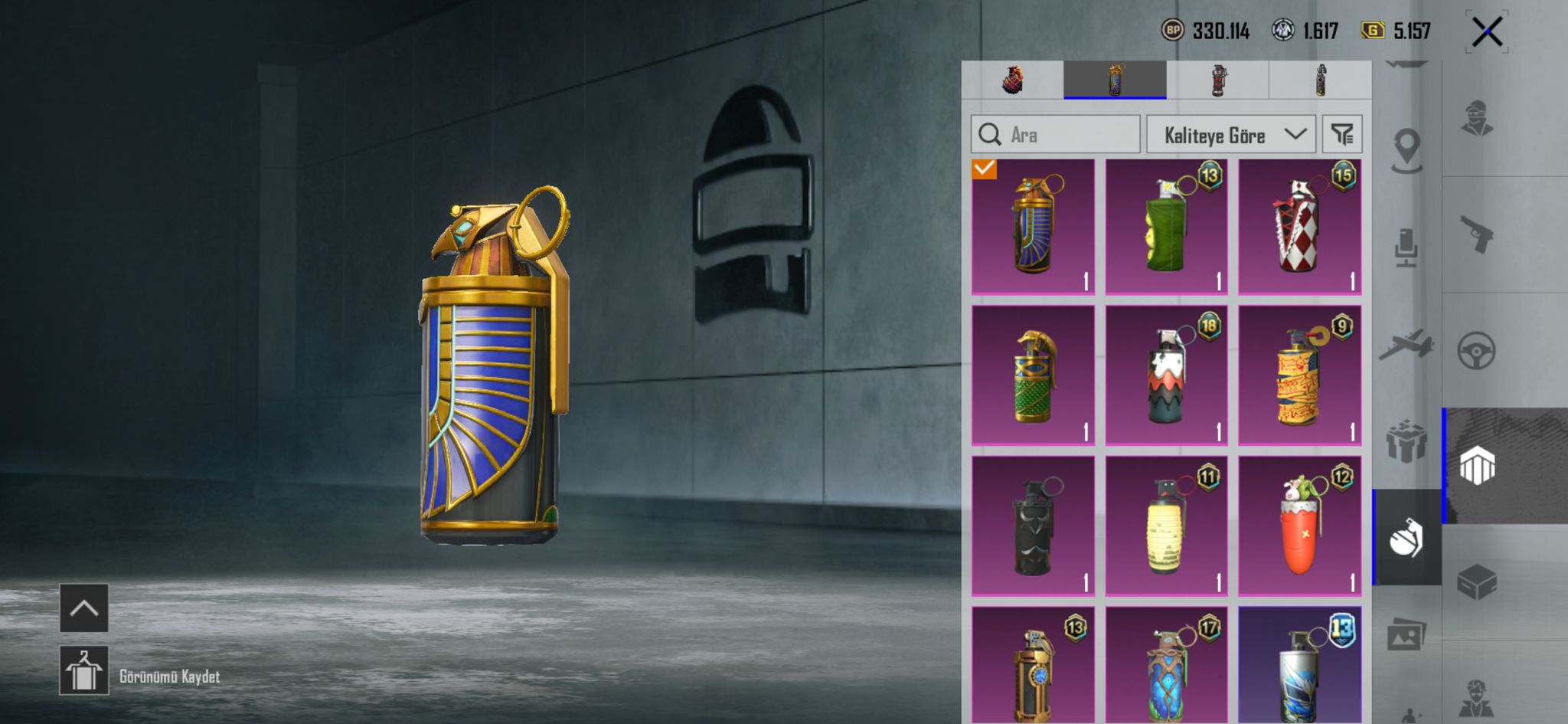Image resolution: width=1568 pixels, height=724 pixels.
Task: Click the Ara search field
Action: click(x=1055, y=135)
